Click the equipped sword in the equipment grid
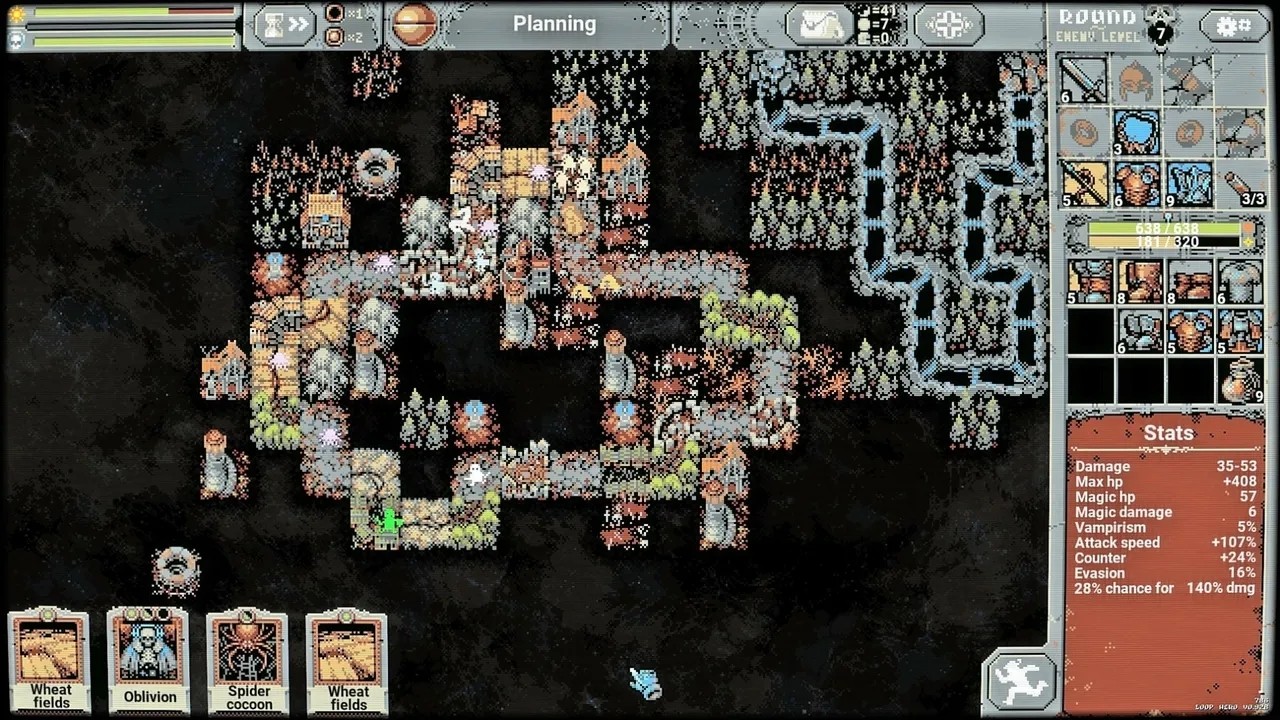The width and height of the screenshot is (1280, 720). [x=1082, y=82]
